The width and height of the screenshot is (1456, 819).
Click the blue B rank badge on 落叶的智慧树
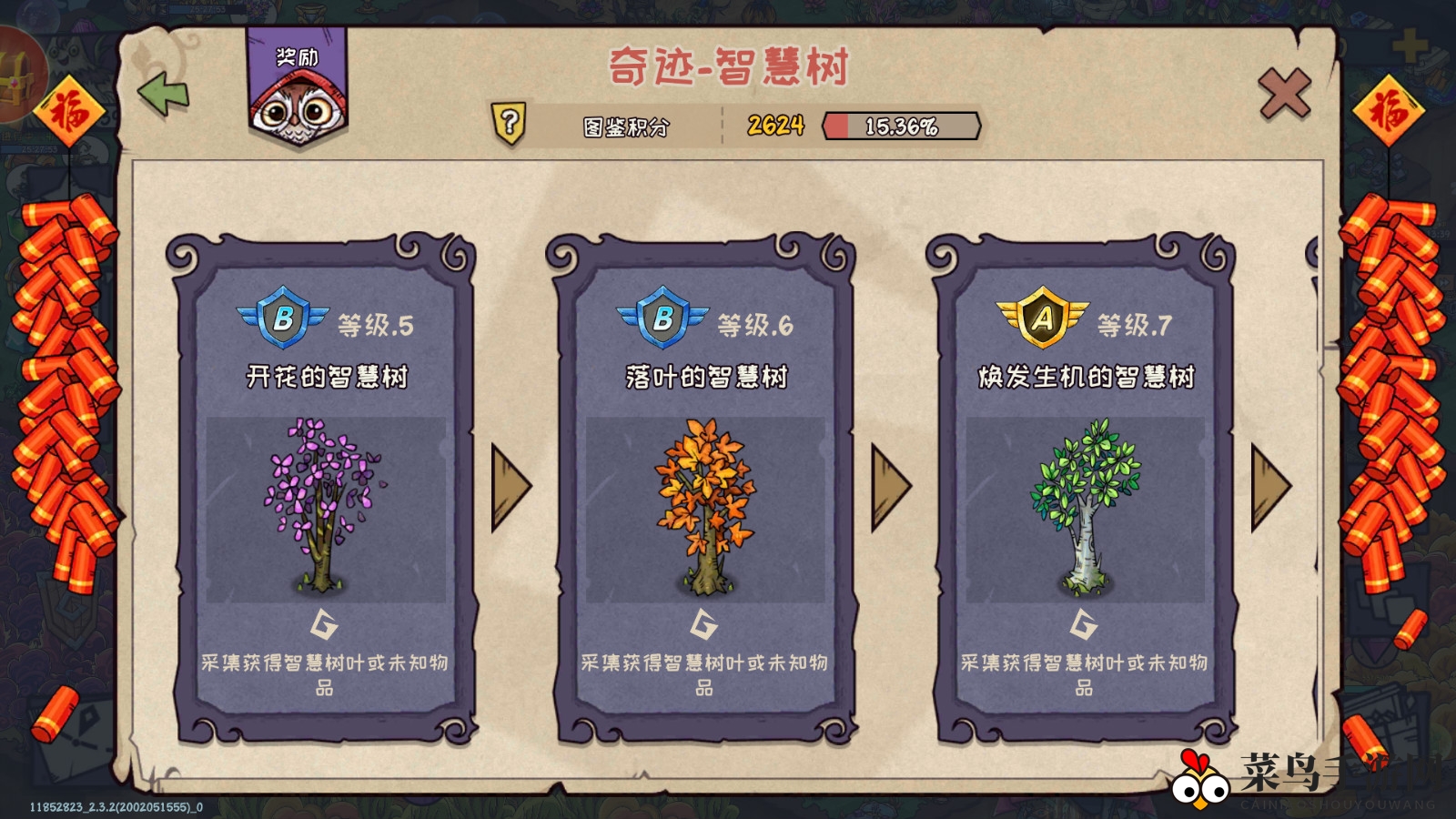point(662,318)
